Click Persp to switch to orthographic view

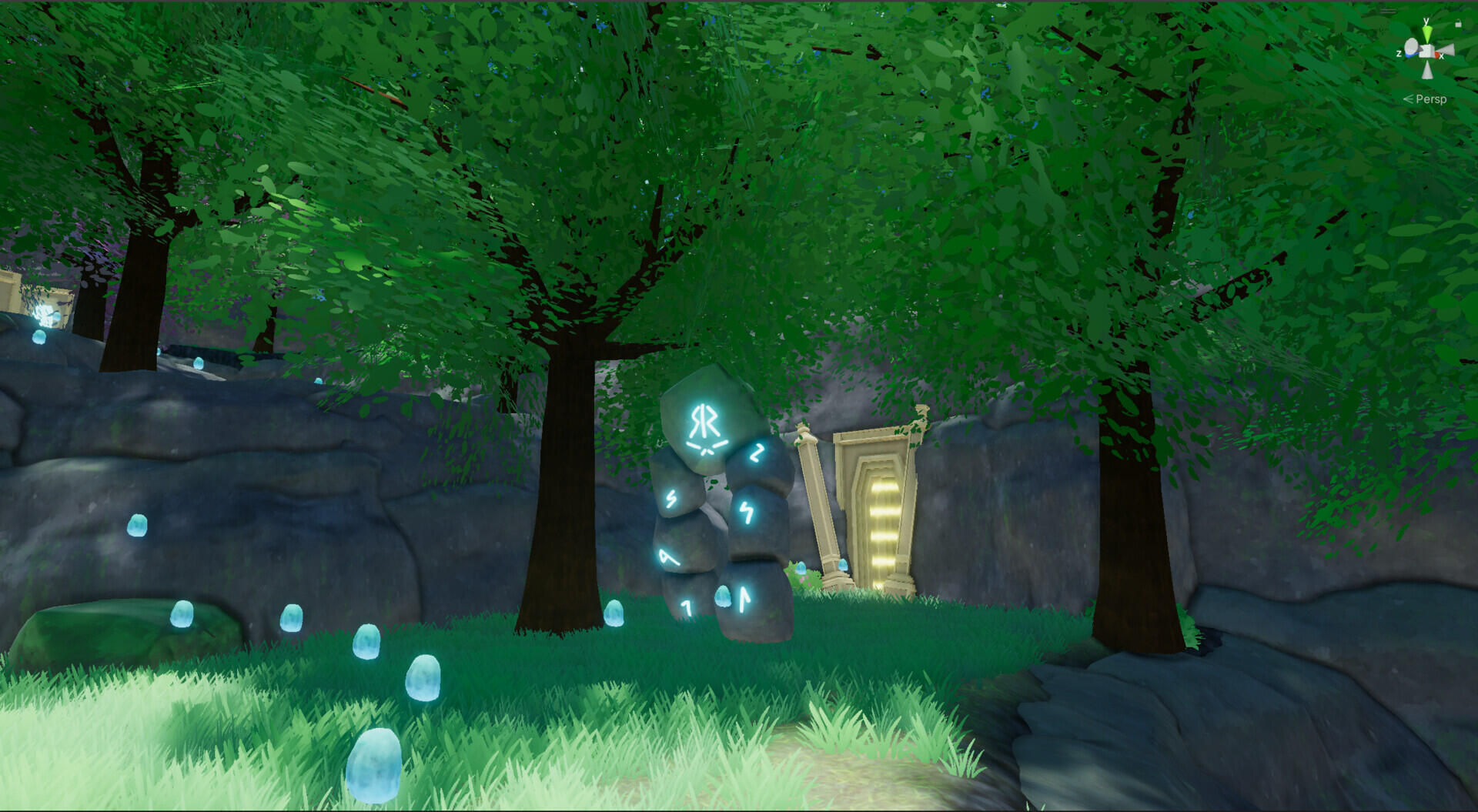[1431, 99]
